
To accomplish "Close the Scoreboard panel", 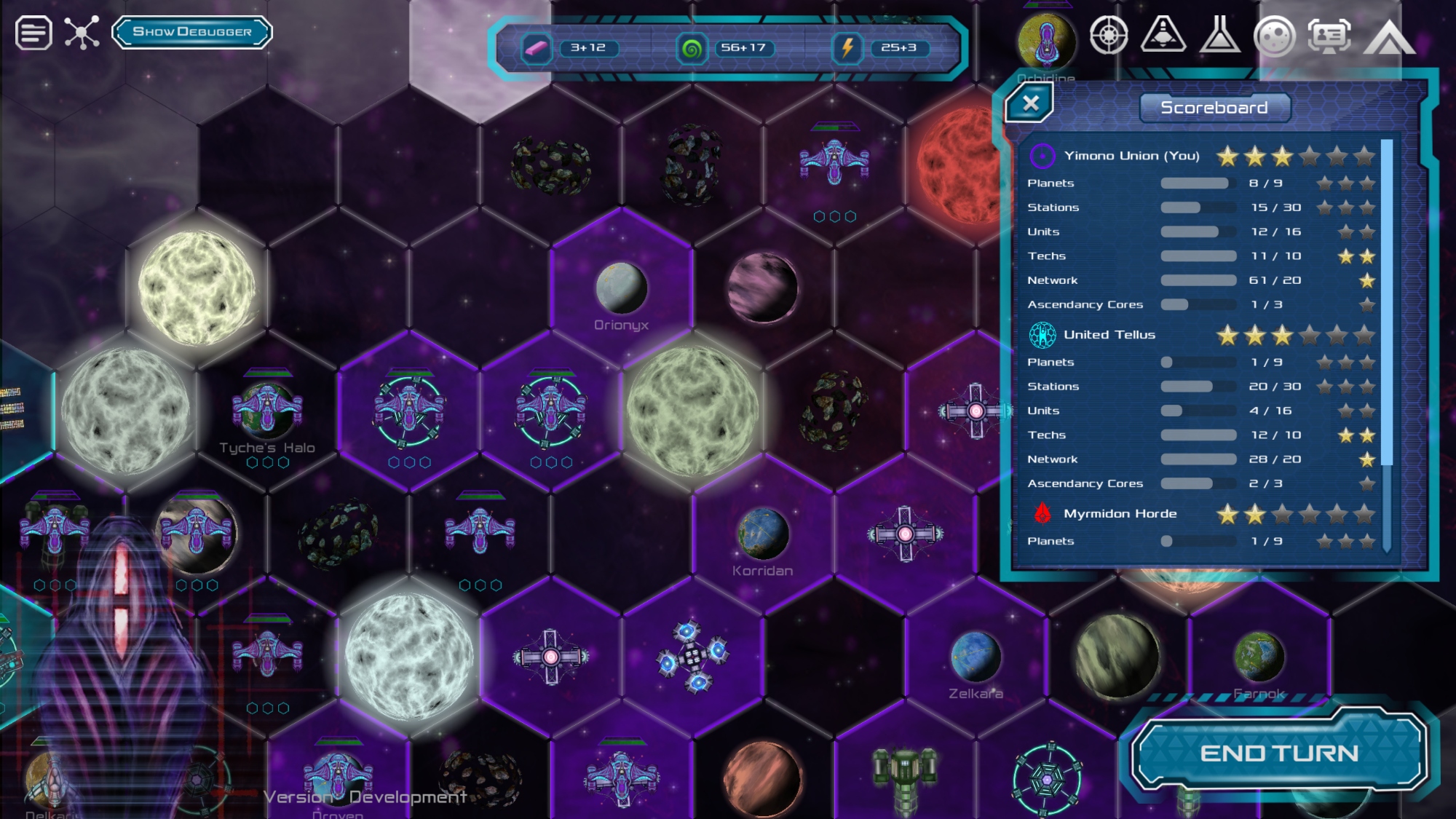I will (1030, 103).
